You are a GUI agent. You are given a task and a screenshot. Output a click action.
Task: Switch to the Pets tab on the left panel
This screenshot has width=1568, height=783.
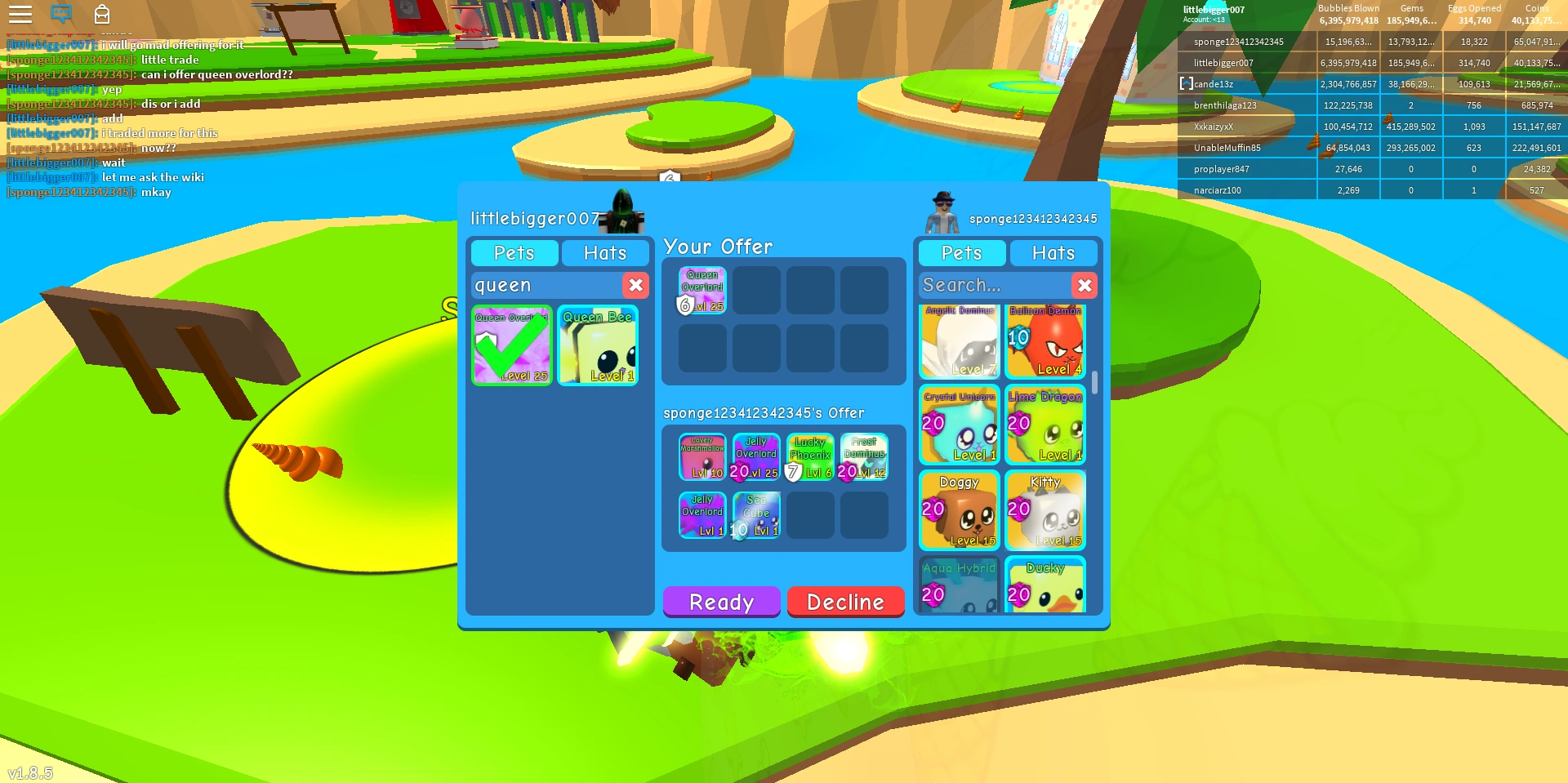pyautogui.click(x=514, y=253)
